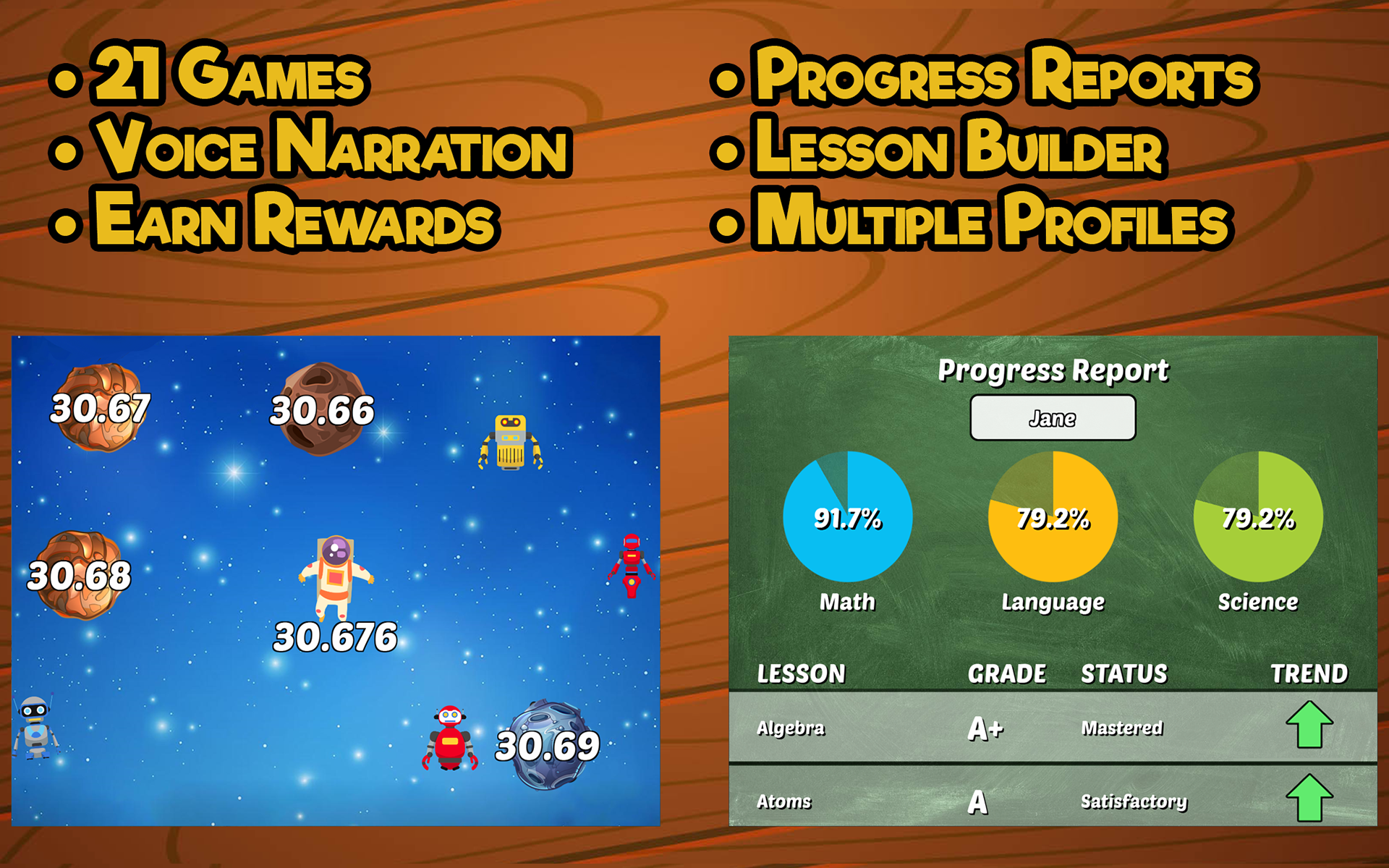
Task: Expand the Atoms lesson row
Action: (x=783, y=801)
